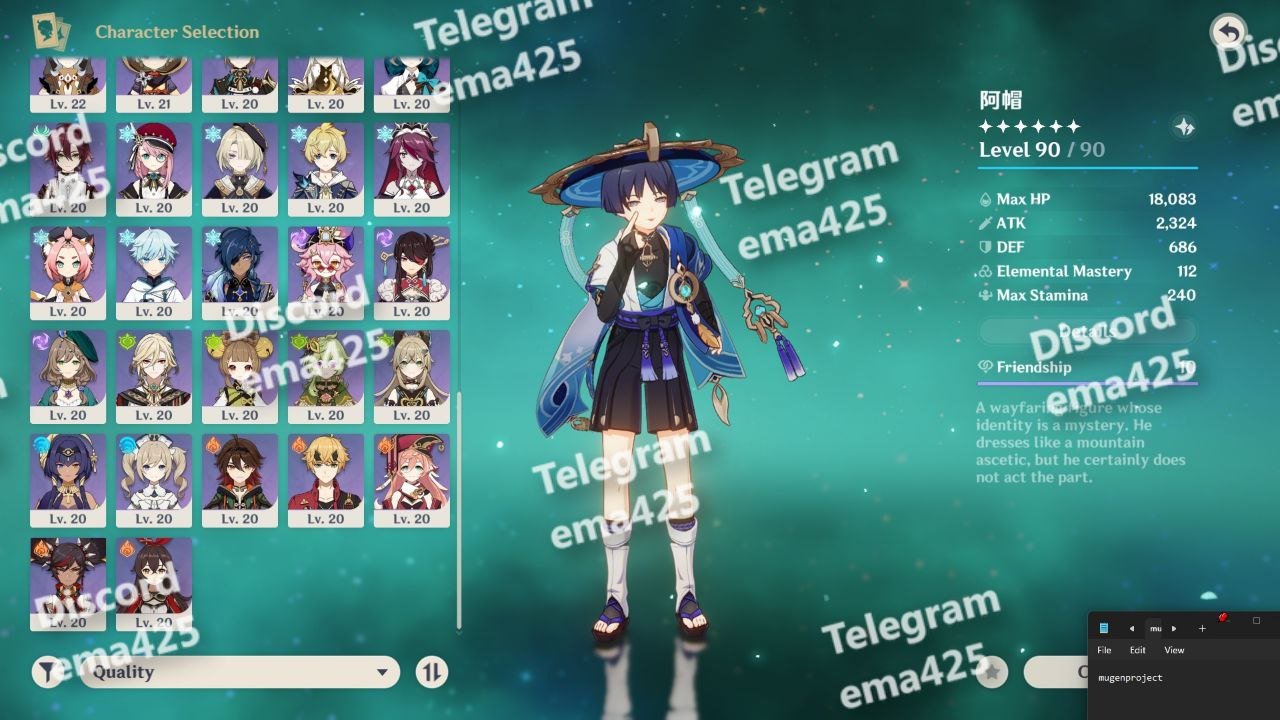This screenshot has width=1280, height=720.
Task: Open the Quality sort dropdown
Action: [240, 672]
